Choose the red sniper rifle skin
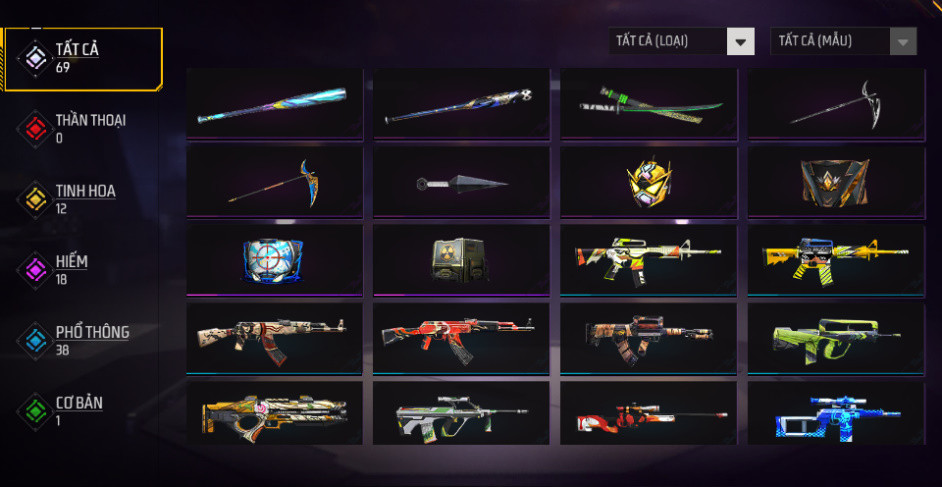Viewport: 942px width, 487px height. click(x=648, y=416)
